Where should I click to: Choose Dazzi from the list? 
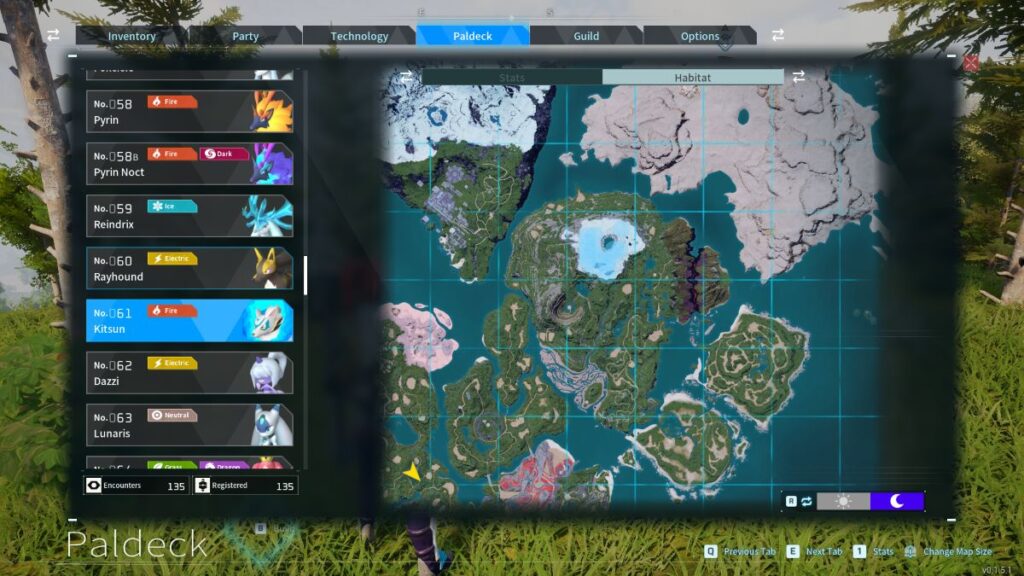pos(189,372)
